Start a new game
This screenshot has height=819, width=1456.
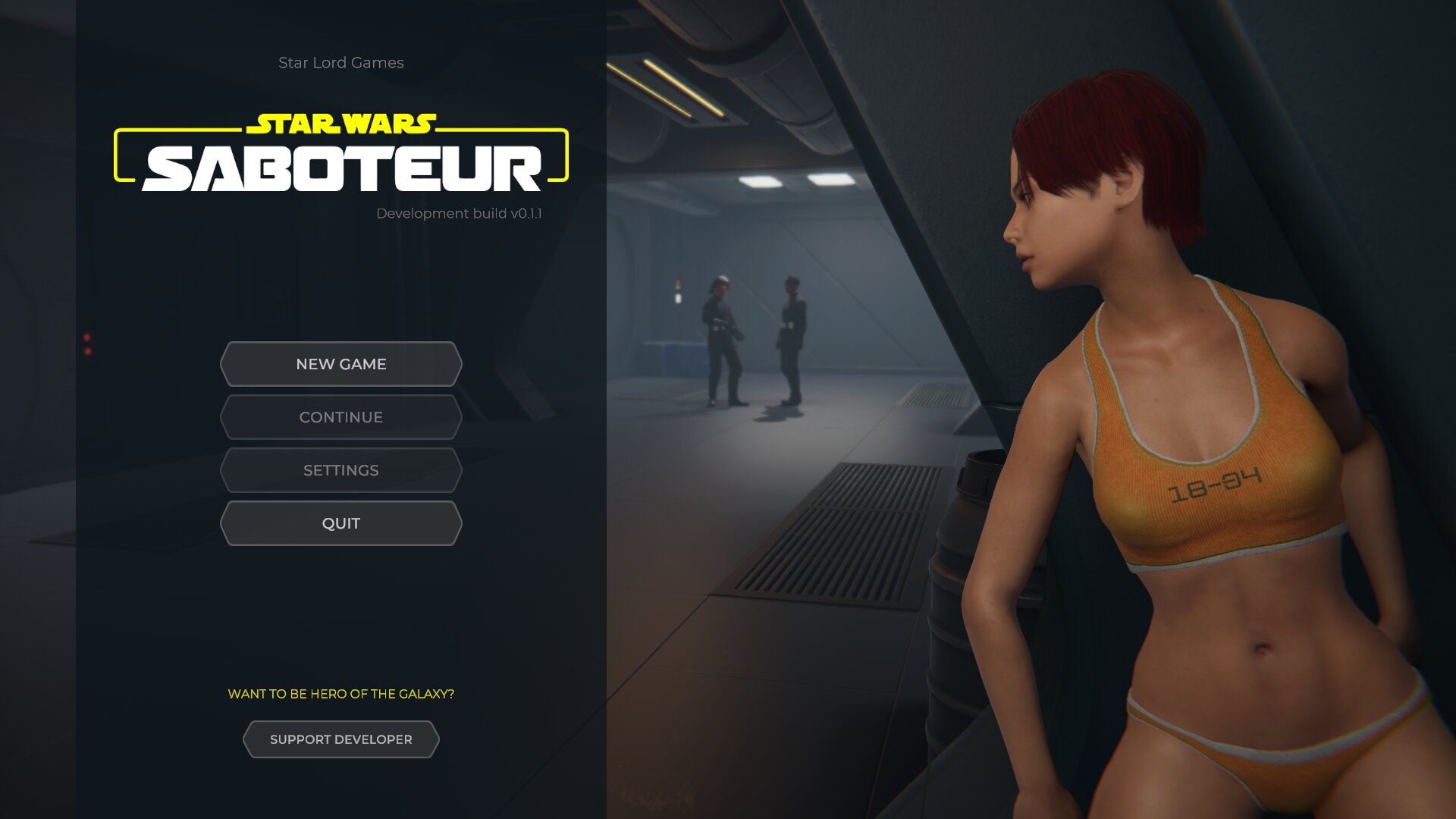coord(341,364)
